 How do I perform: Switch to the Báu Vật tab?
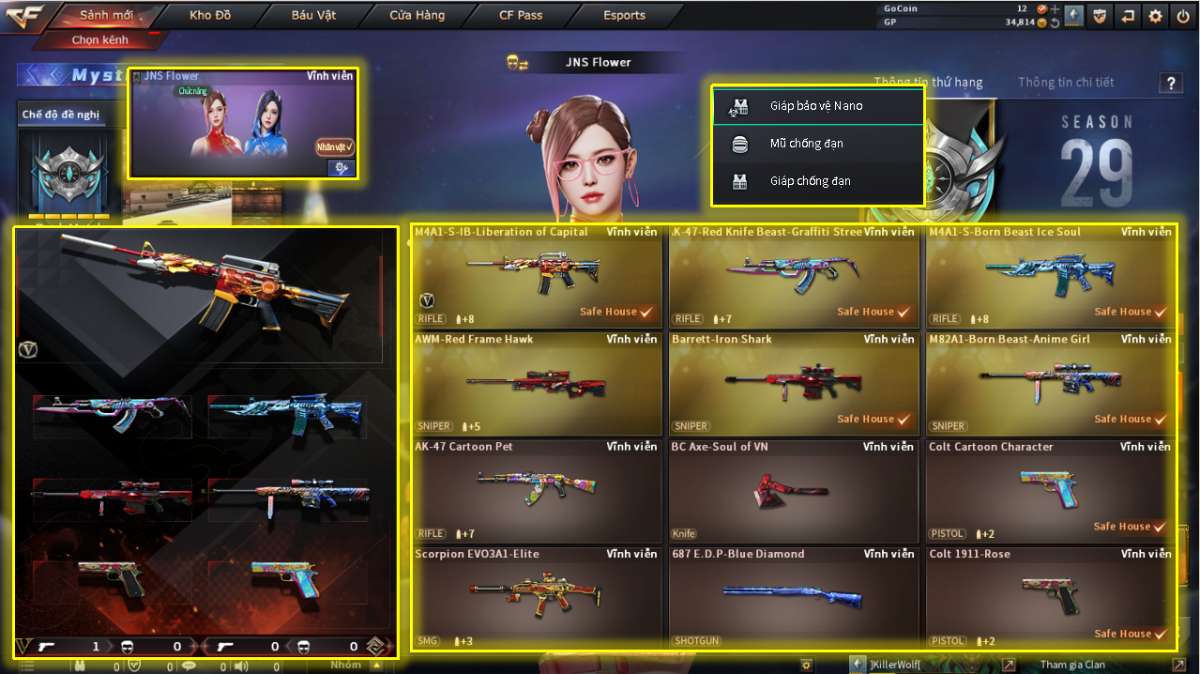tap(314, 15)
